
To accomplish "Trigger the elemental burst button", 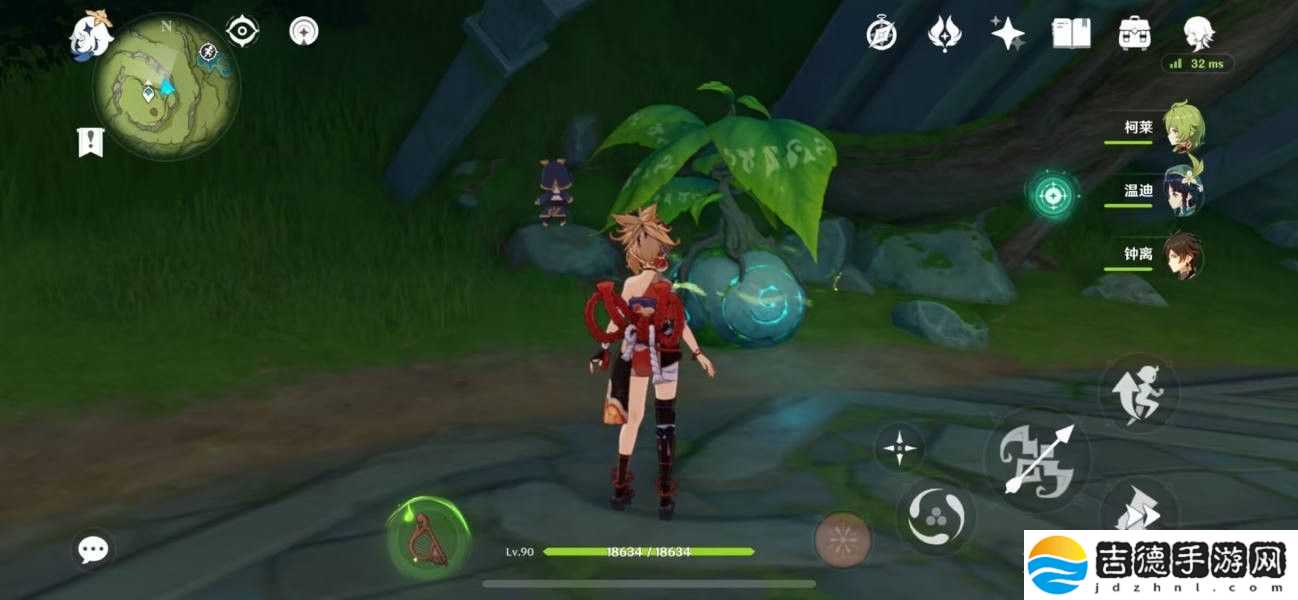I will [x=843, y=539].
